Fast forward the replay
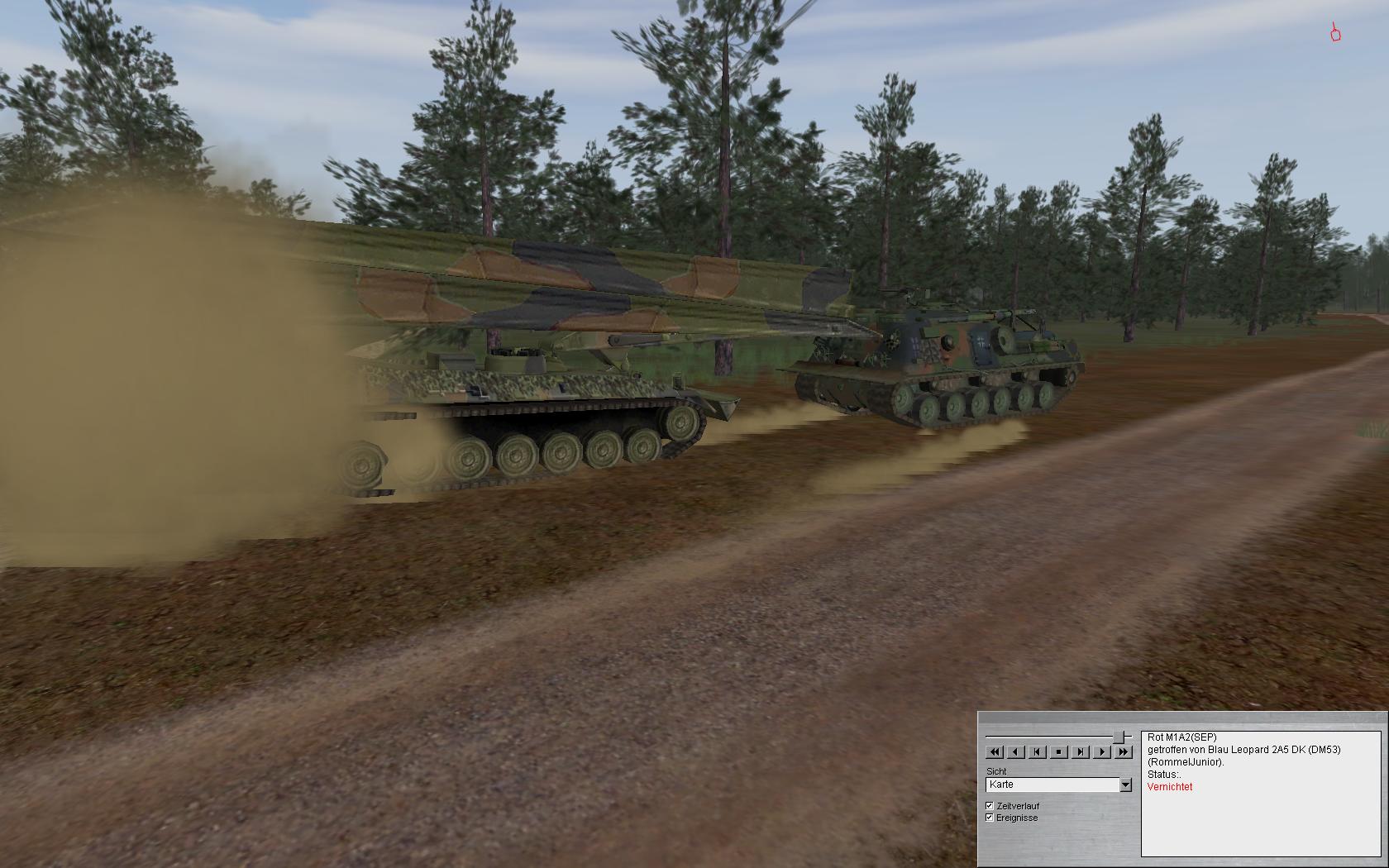This screenshot has width=1389, height=868. (1123, 752)
